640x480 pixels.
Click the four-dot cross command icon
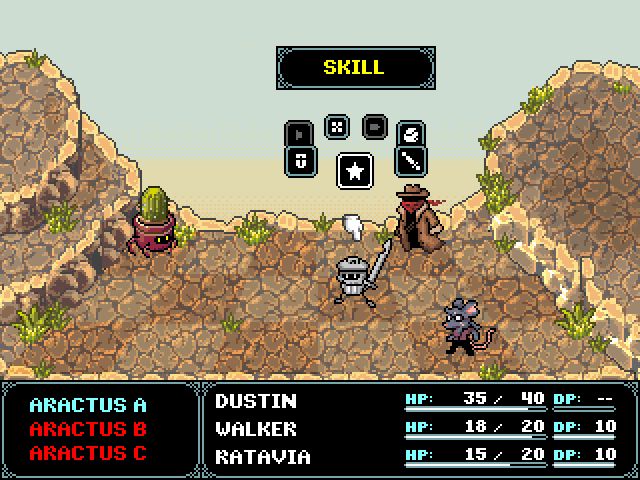point(337,126)
